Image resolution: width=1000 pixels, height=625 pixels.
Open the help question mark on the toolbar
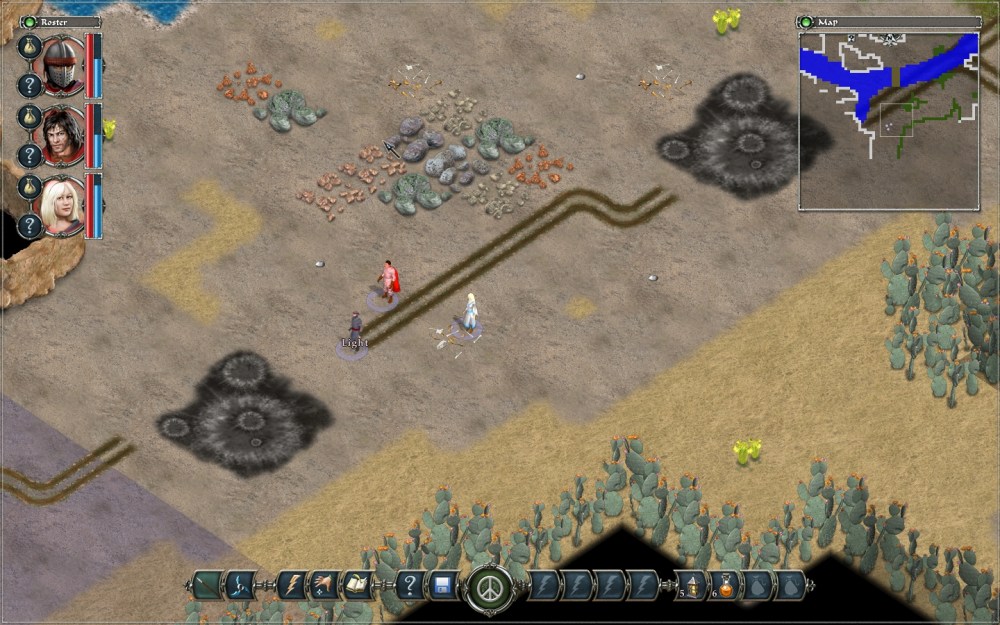(x=408, y=585)
